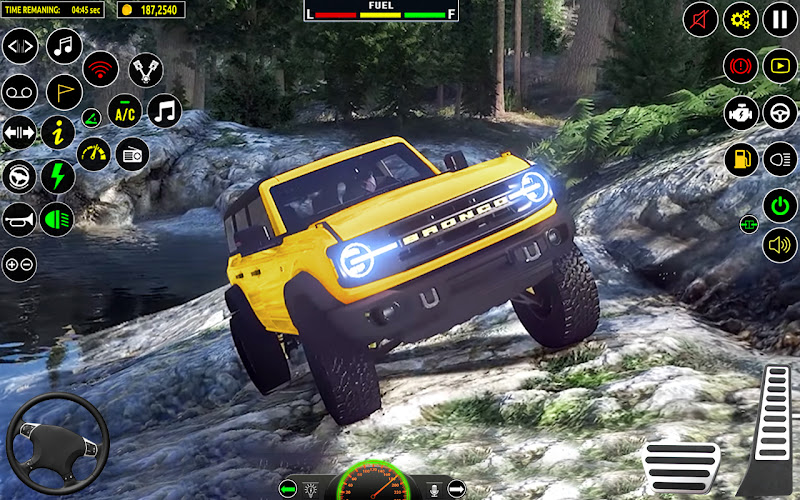Honk the horn button
This screenshot has width=800, height=500.
[19, 219]
